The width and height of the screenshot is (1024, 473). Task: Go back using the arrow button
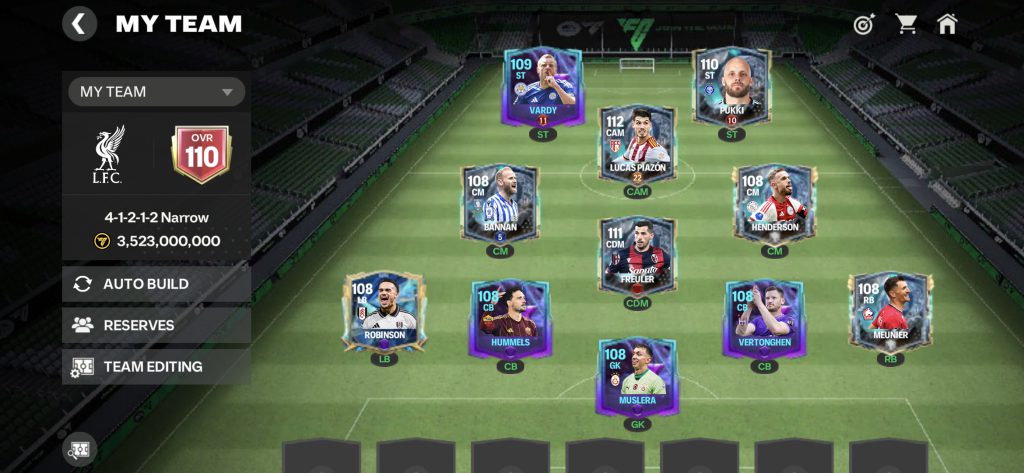(80, 23)
